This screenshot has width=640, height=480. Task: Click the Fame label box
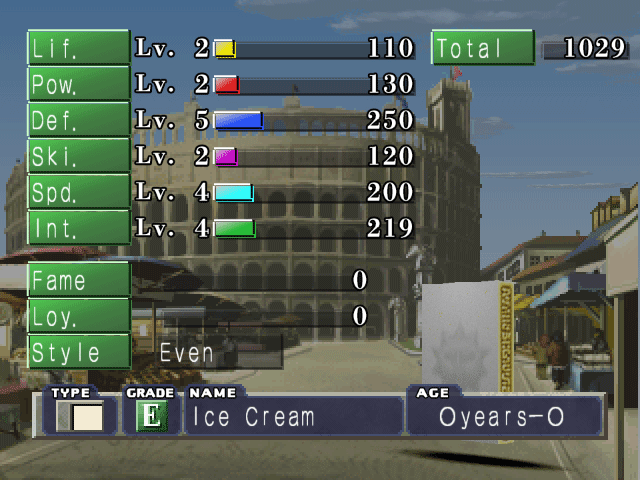click(x=78, y=279)
